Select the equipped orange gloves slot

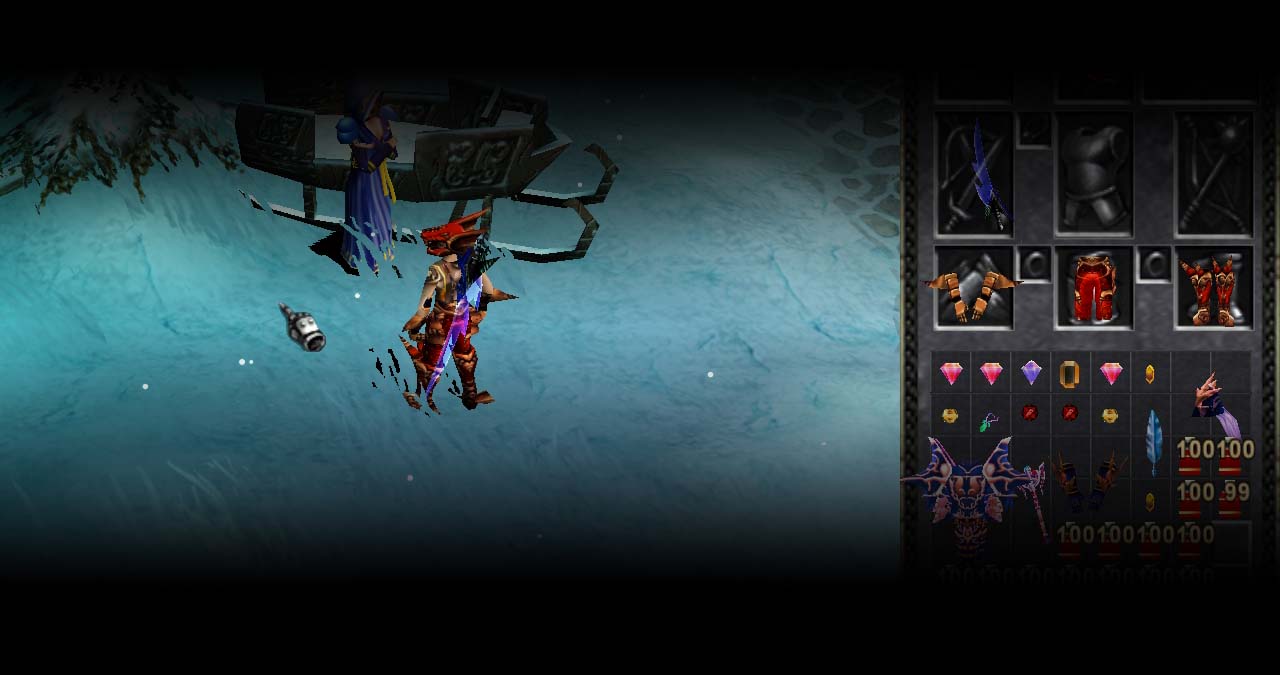click(973, 290)
